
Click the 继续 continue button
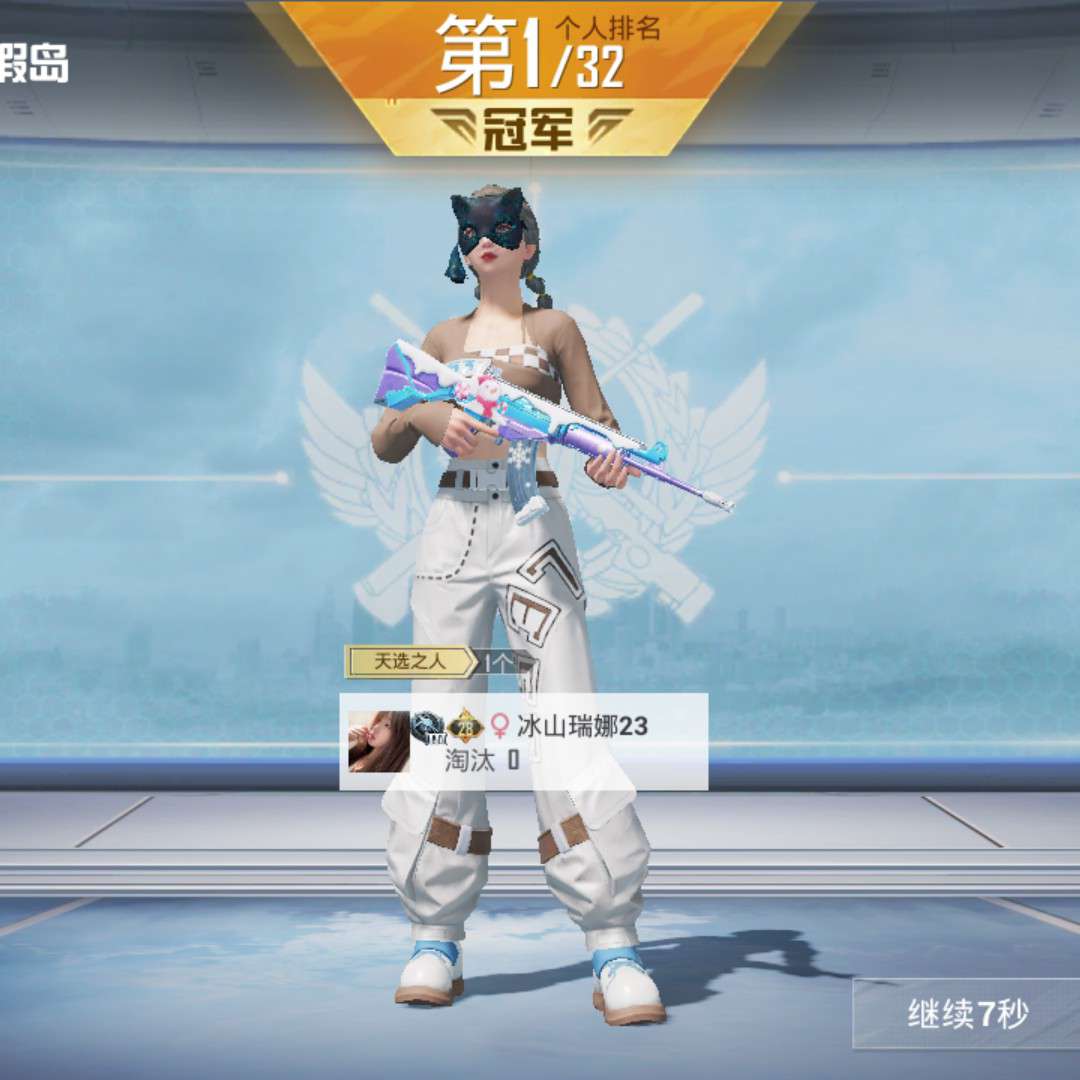pyautogui.click(x=966, y=1015)
